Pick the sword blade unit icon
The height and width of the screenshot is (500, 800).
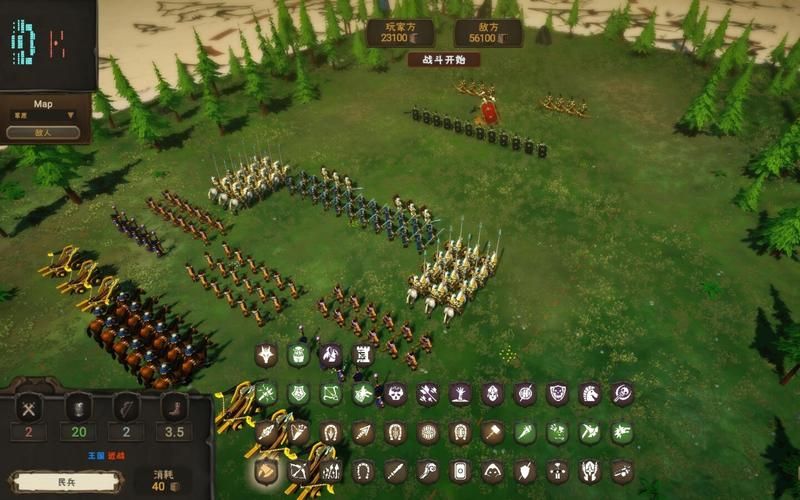click(x=395, y=470)
